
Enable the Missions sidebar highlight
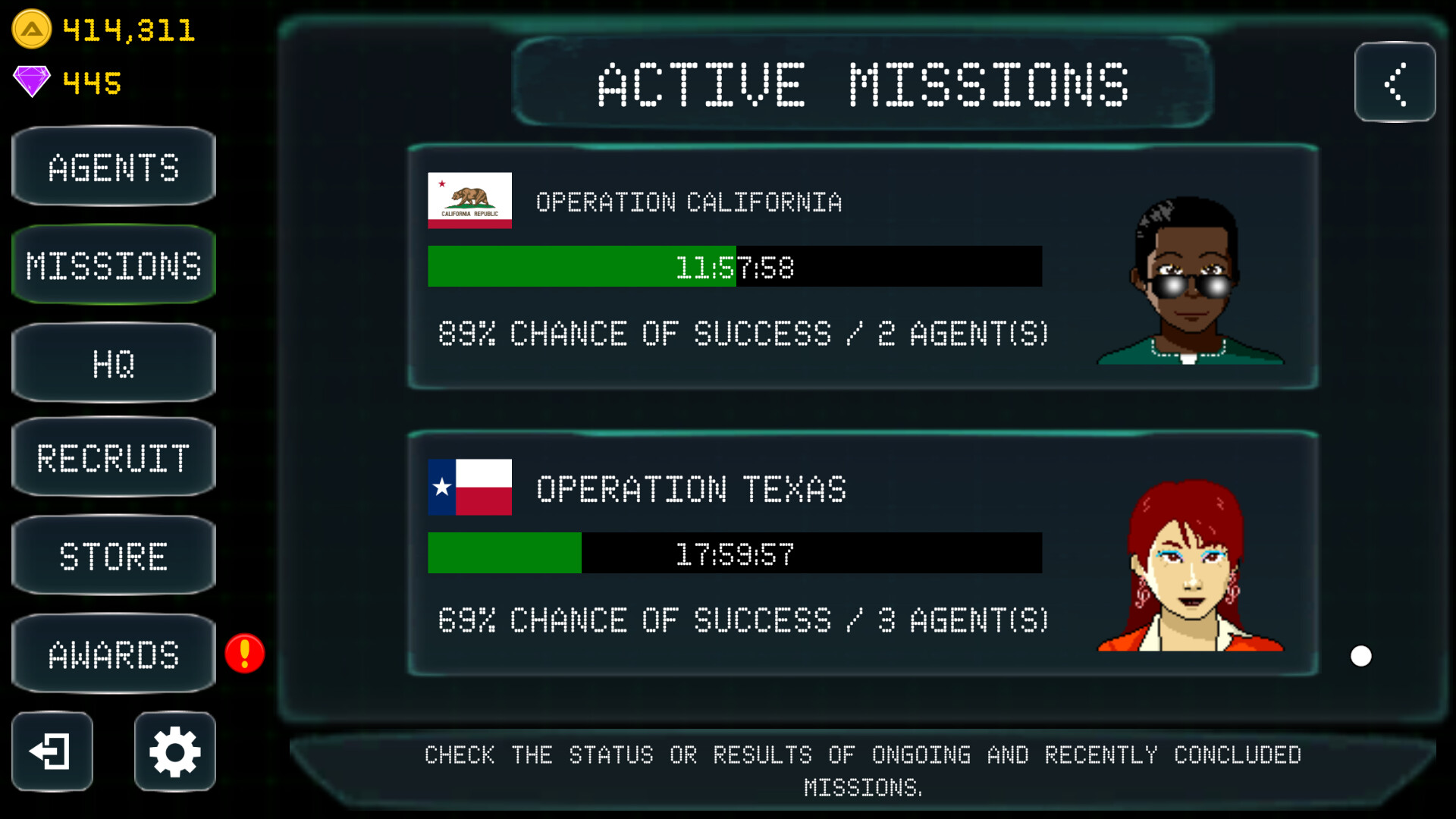coord(113,265)
